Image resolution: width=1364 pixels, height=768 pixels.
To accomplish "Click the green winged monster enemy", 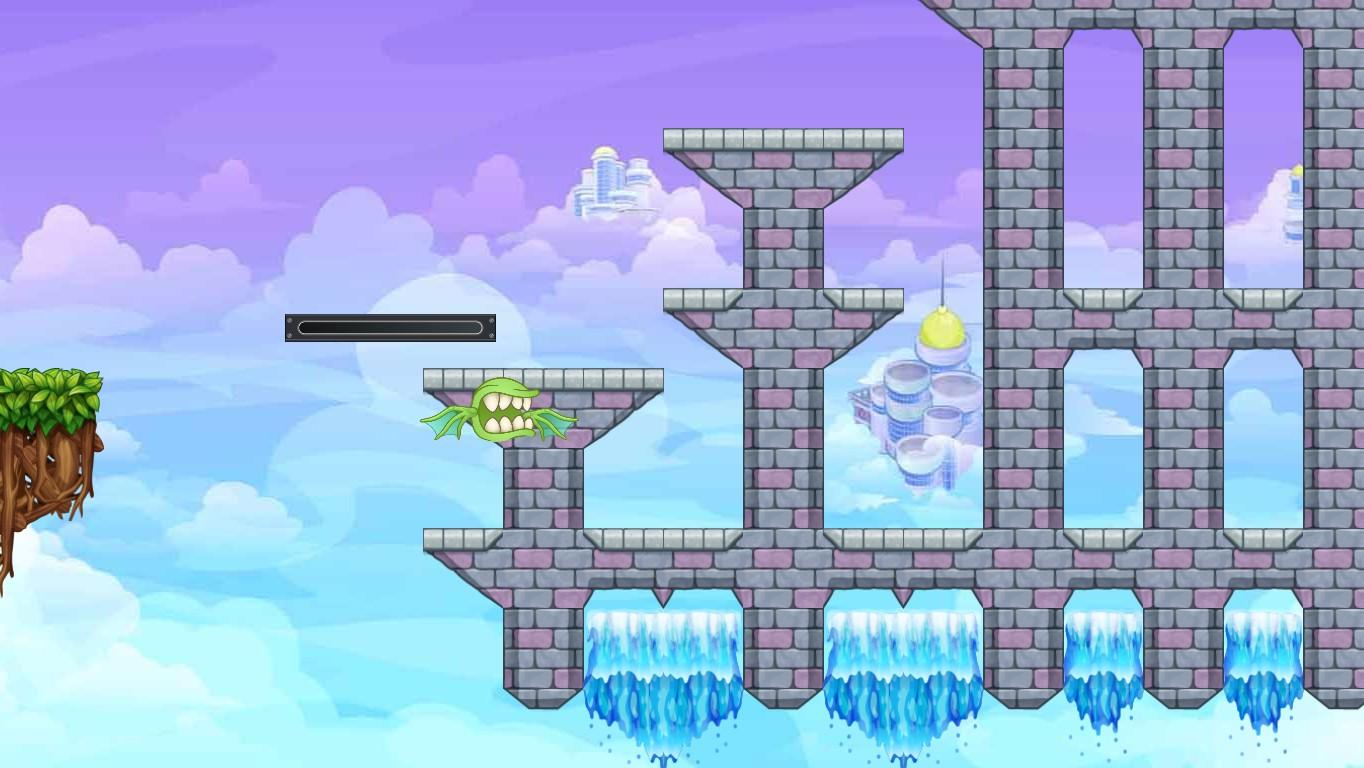I will point(505,412).
